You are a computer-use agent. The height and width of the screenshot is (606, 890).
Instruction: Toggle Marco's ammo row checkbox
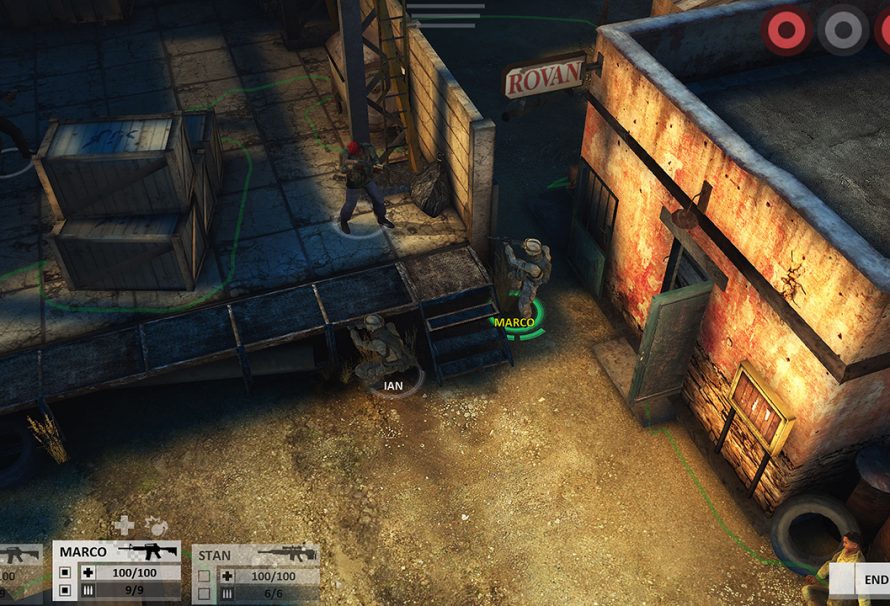click(65, 593)
